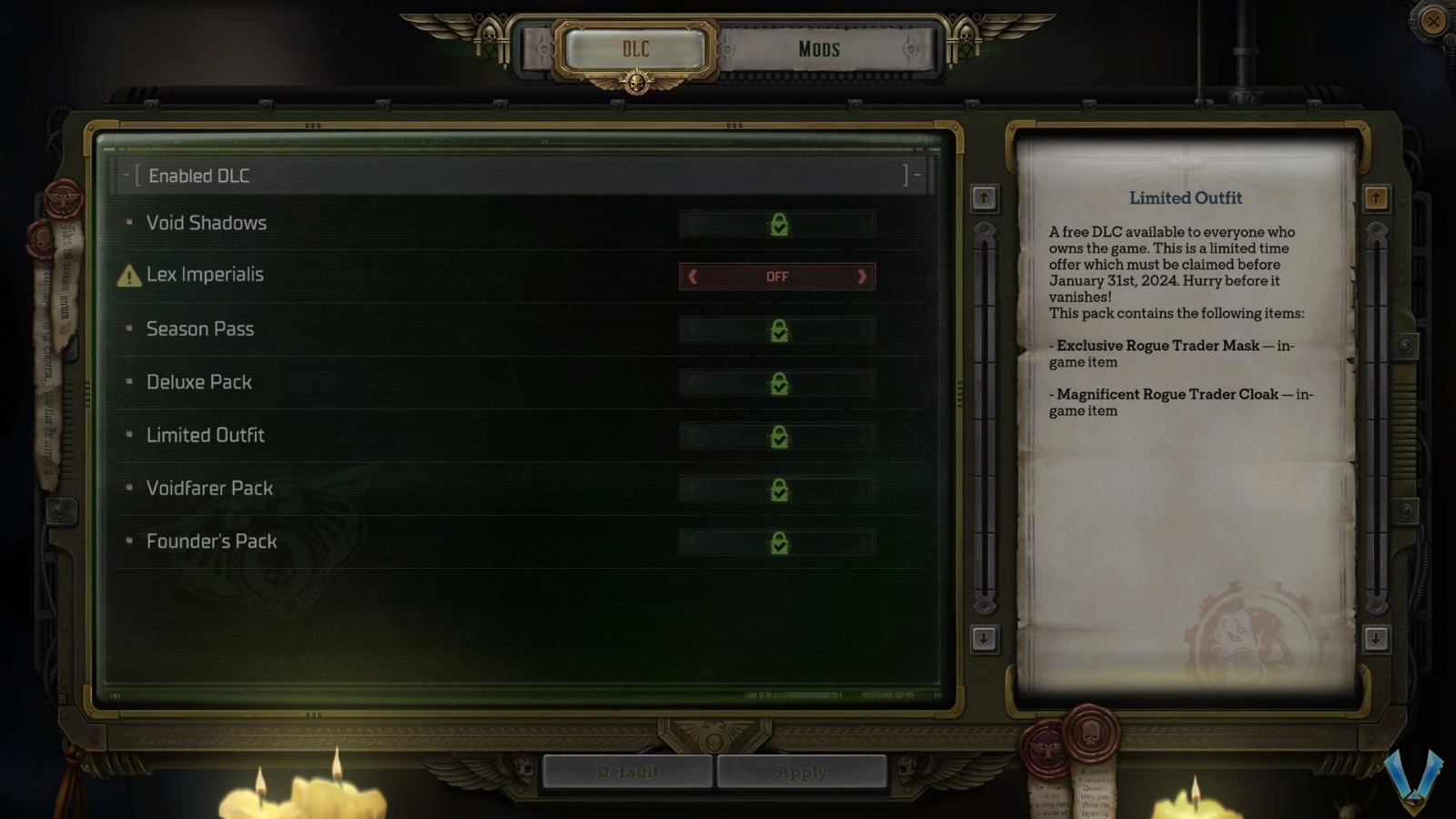Click the Limited Outfit lock icon
The height and width of the screenshot is (819, 1456).
click(778, 436)
